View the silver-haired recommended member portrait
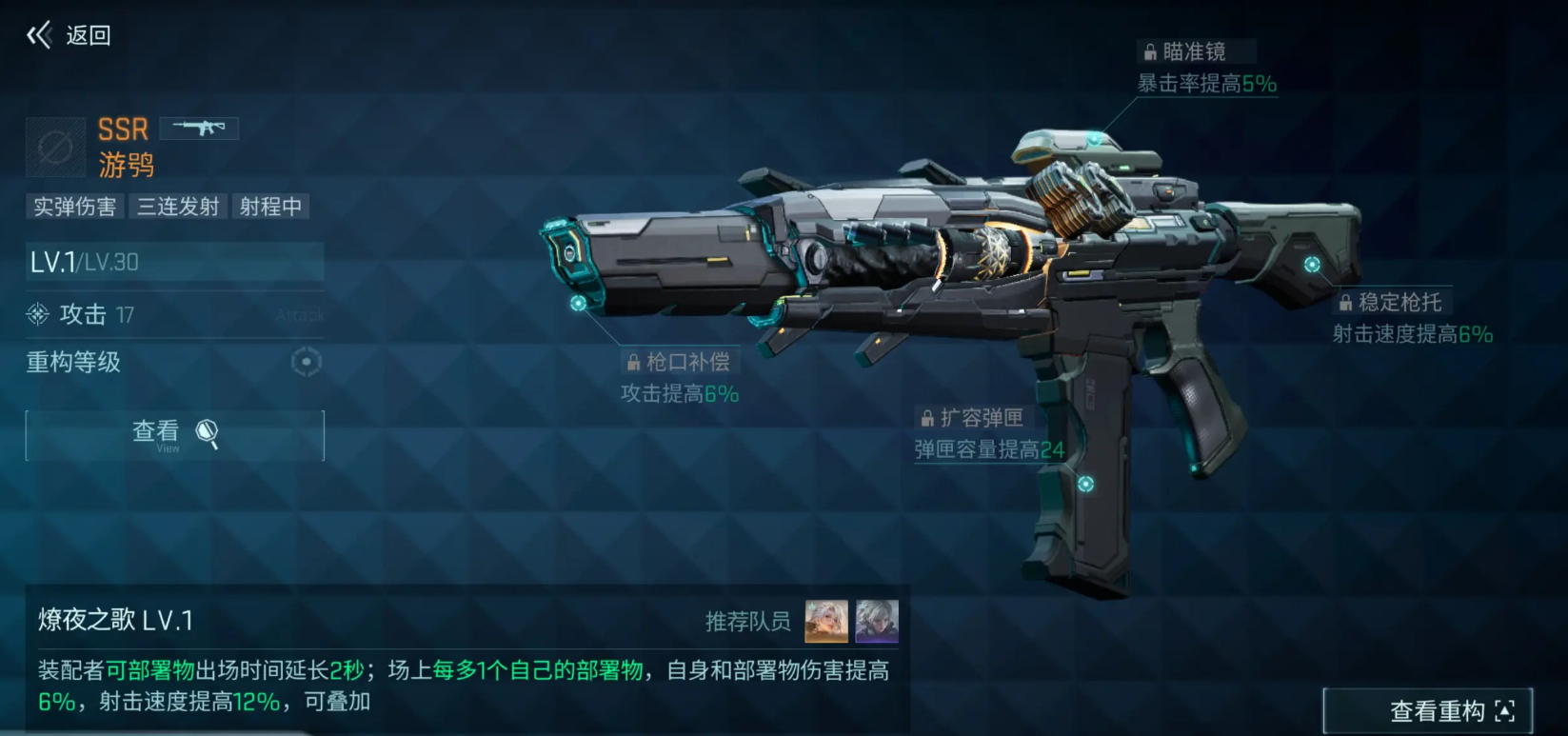The width and height of the screenshot is (1568, 736). [877, 622]
